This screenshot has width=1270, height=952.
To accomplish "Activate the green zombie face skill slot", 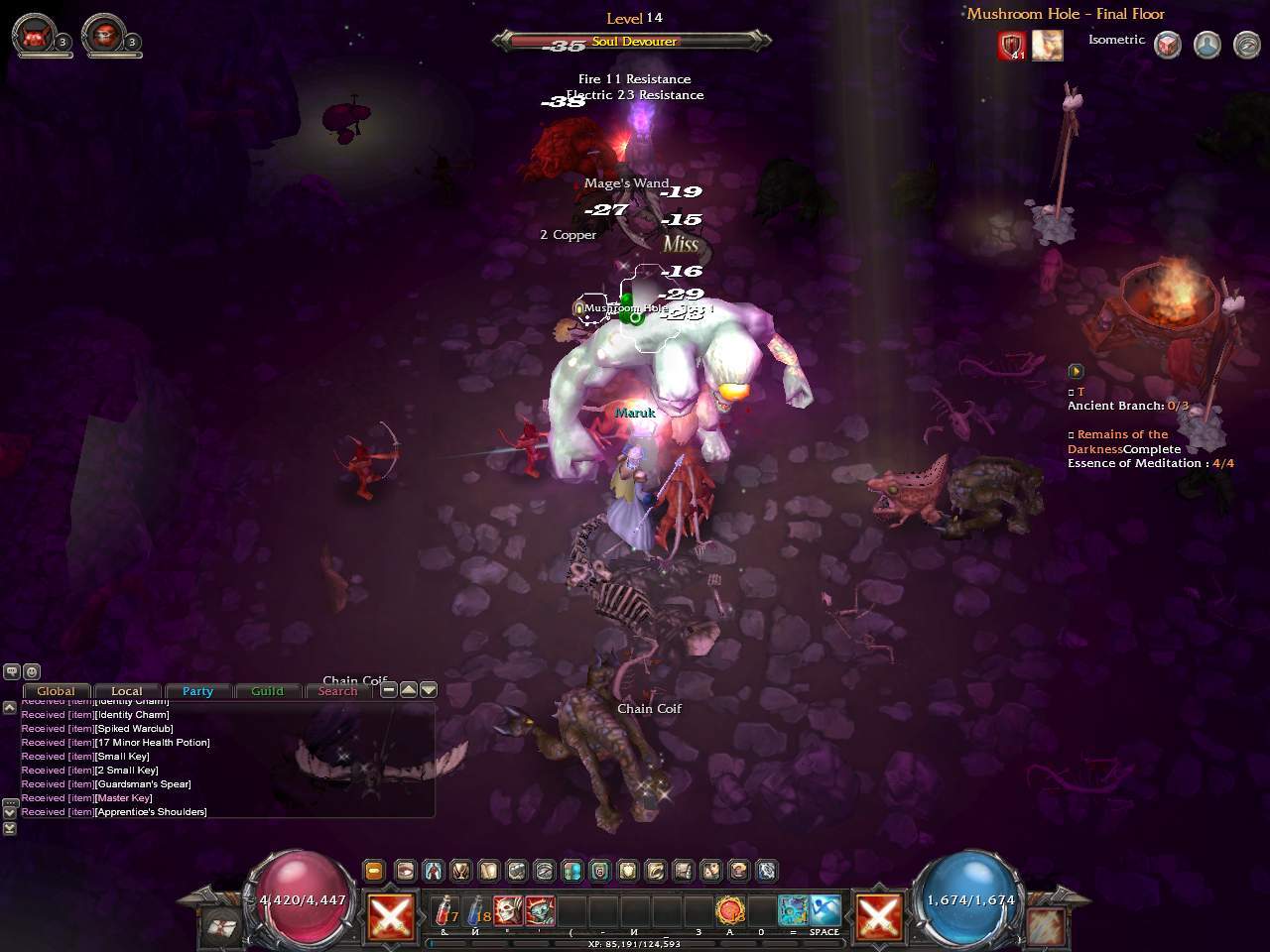I will (x=540, y=910).
